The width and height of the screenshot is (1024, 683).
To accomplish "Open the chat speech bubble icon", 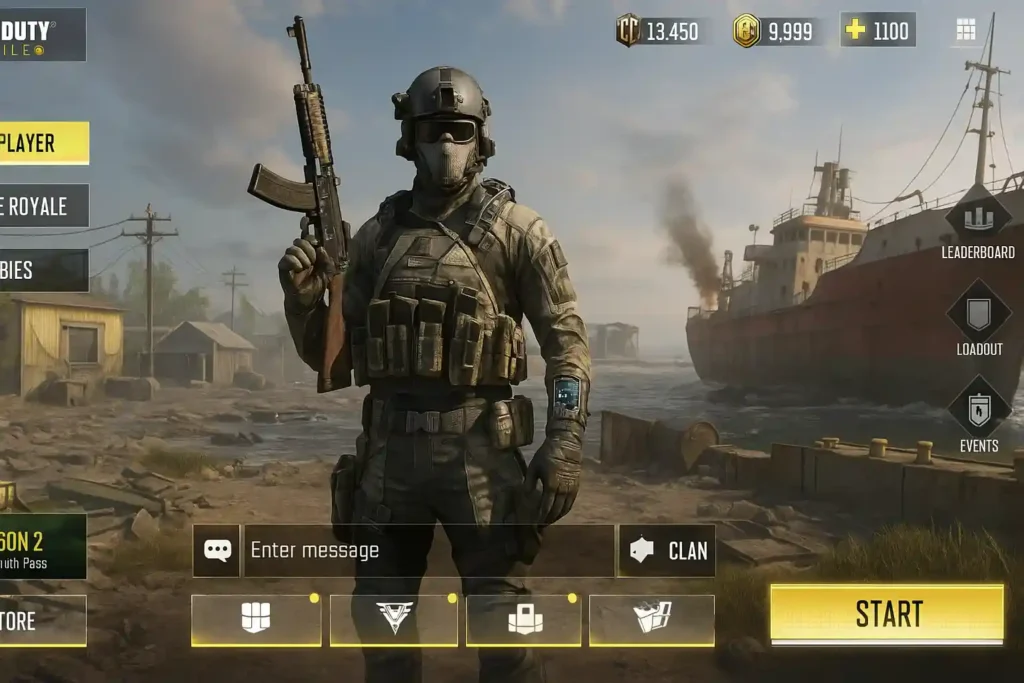I will 217,550.
